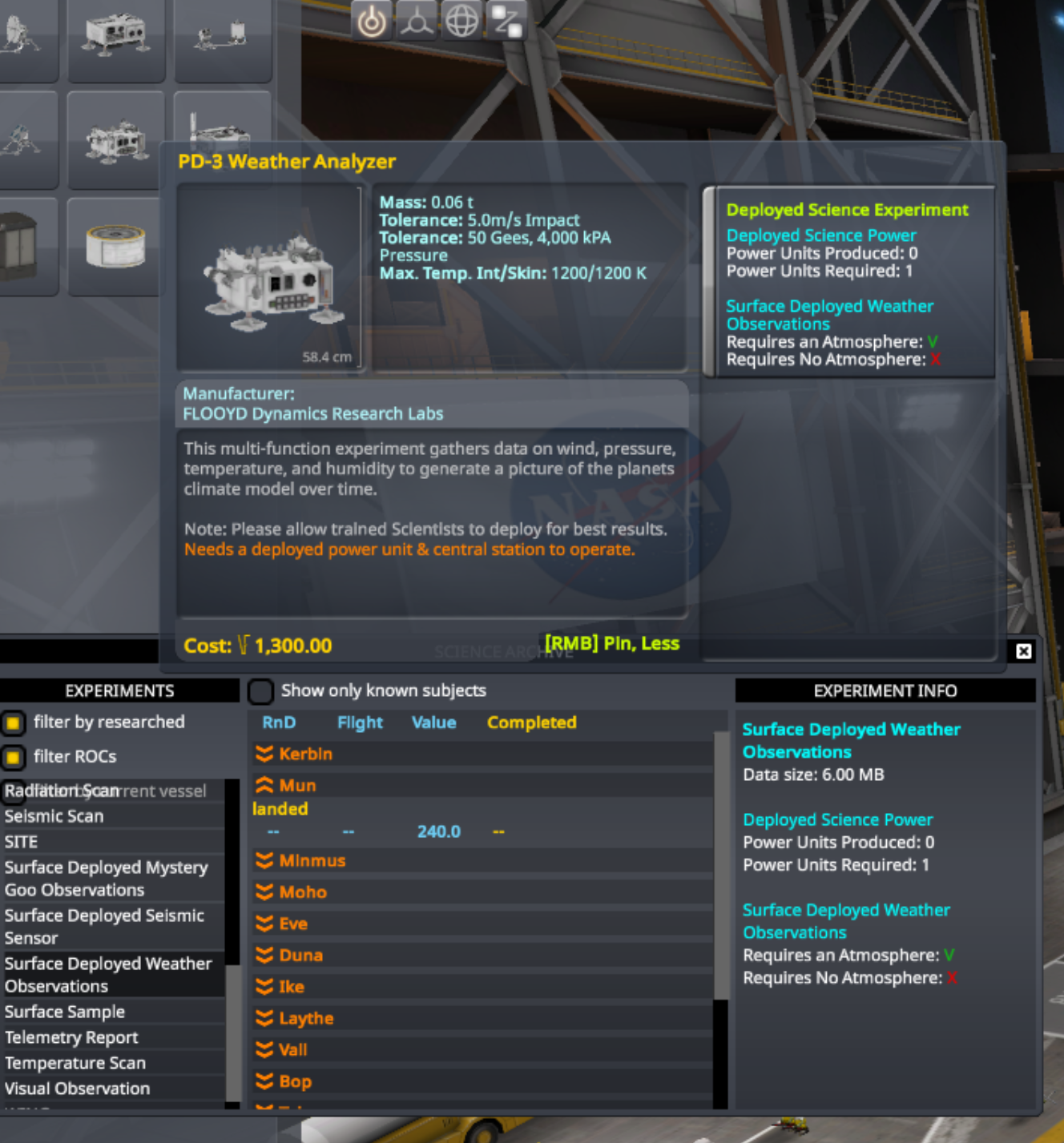Screen dimensions: 1064x1143
Task: Select Seismic Scan from the experiments list
Action: point(54,816)
